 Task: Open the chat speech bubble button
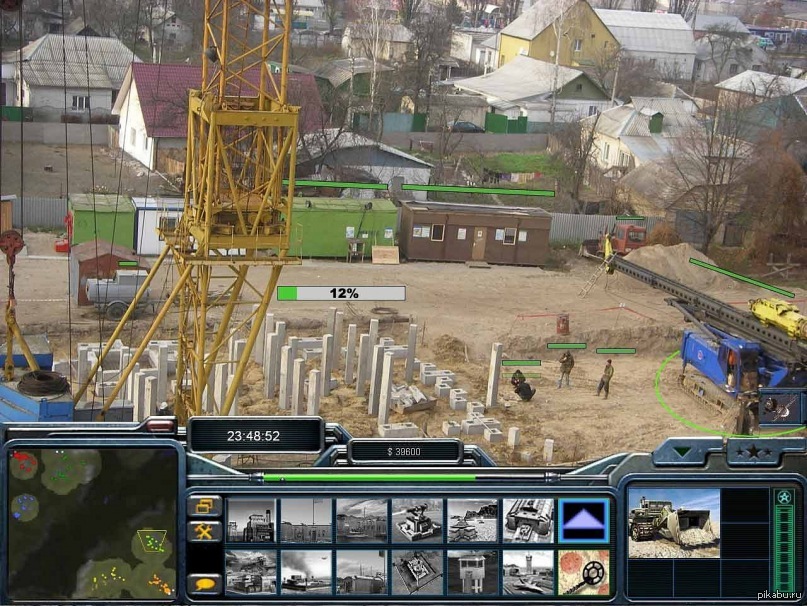pos(204,583)
